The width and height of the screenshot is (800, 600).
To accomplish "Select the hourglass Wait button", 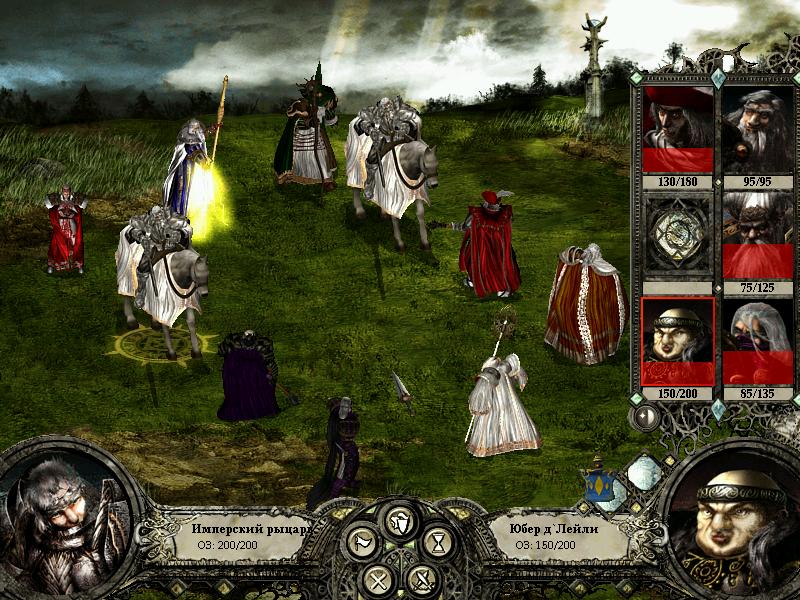I will pyautogui.click(x=437, y=543).
